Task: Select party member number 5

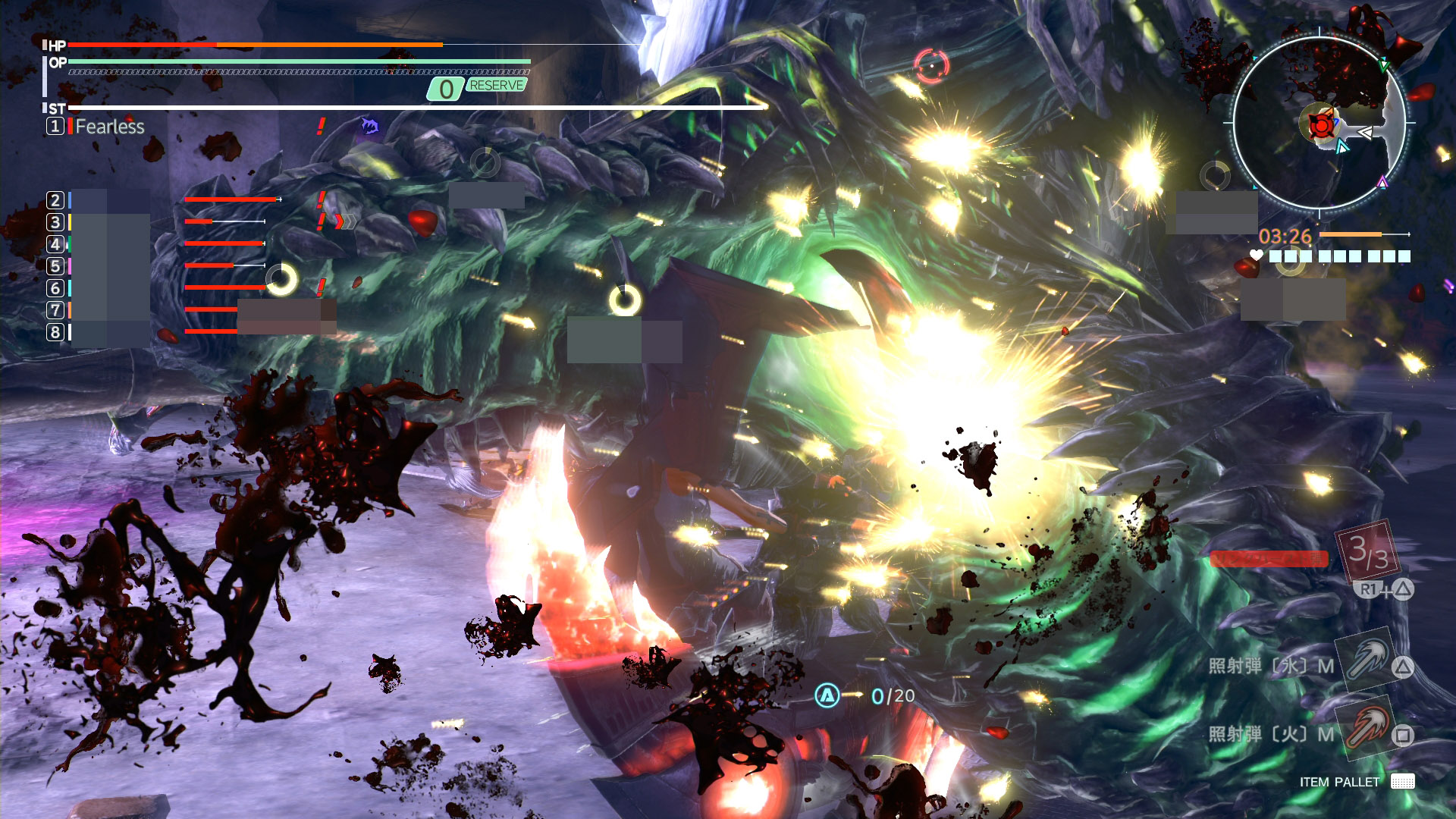Action: pyautogui.click(x=55, y=266)
